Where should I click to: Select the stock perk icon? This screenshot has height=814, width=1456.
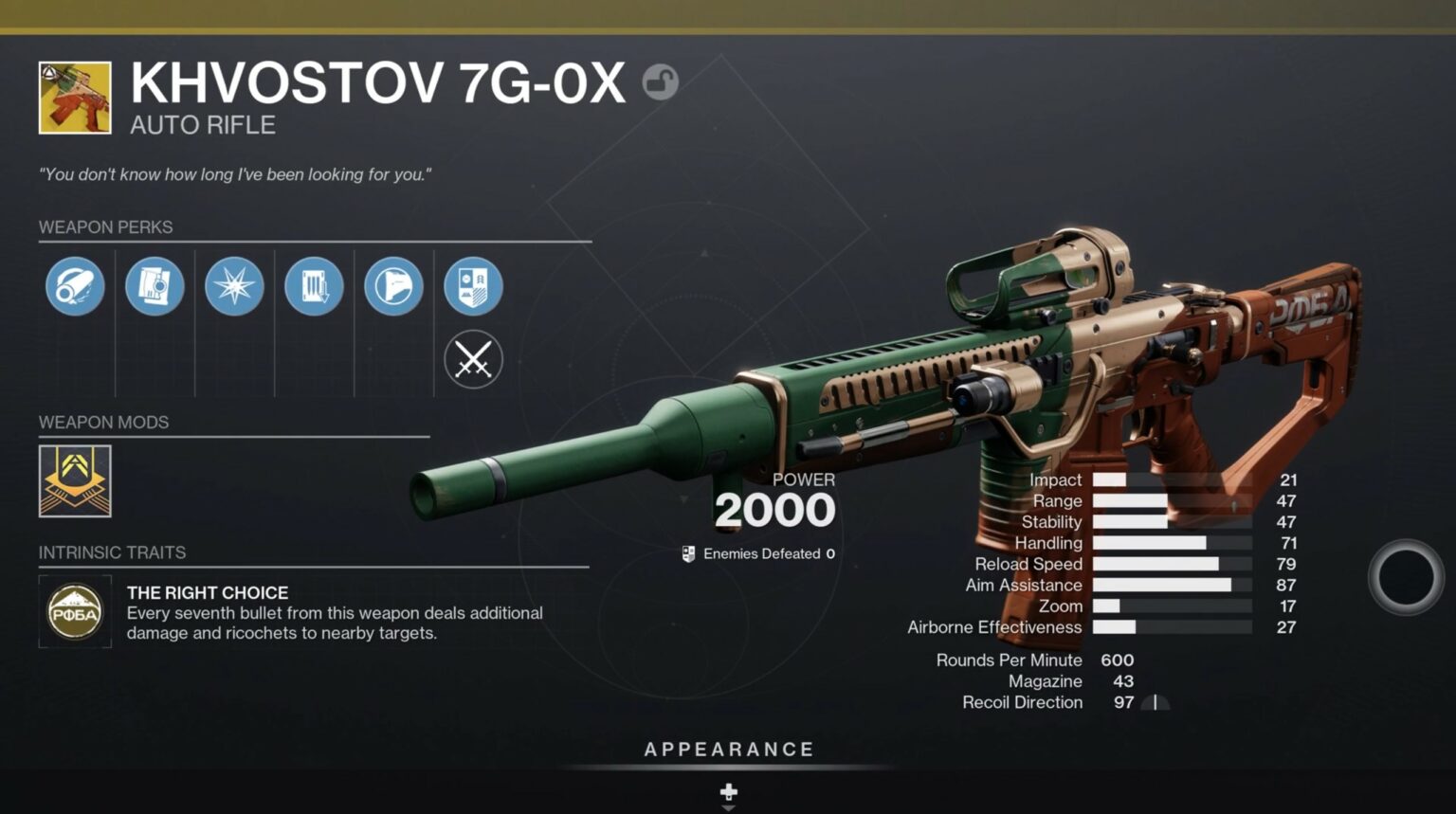pos(394,286)
